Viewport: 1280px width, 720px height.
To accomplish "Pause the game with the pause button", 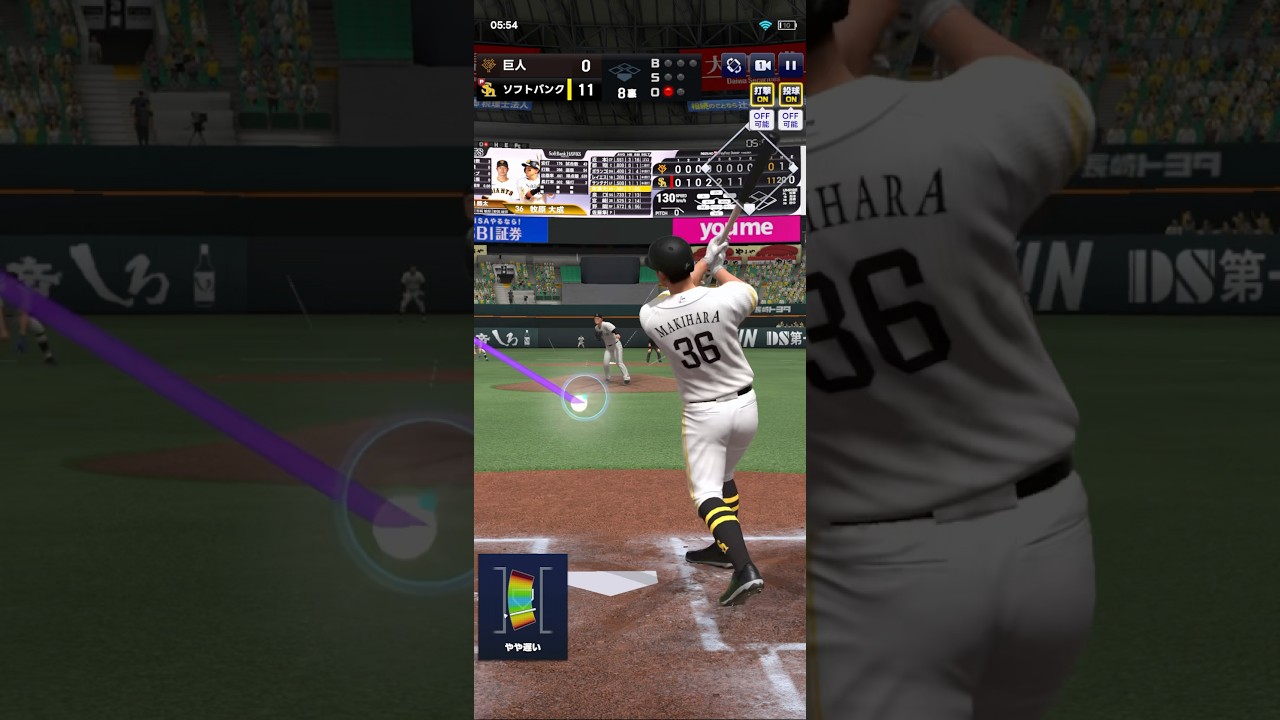I will 790,65.
